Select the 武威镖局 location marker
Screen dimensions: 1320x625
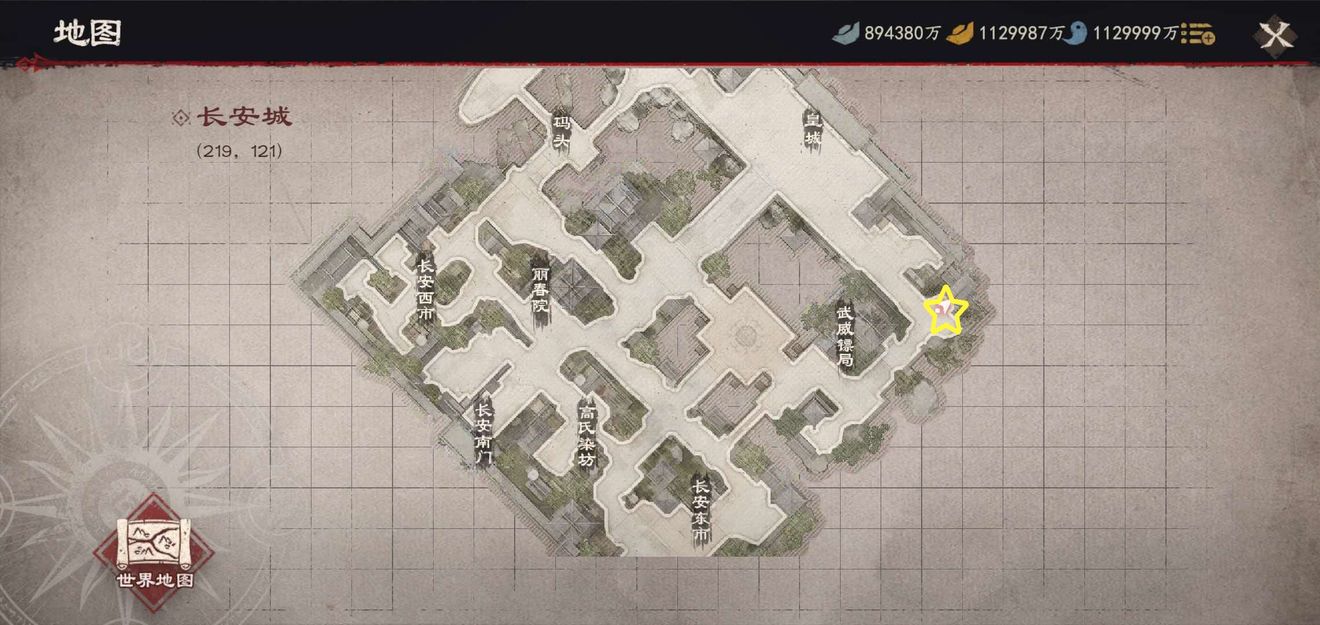(x=846, y=335)
